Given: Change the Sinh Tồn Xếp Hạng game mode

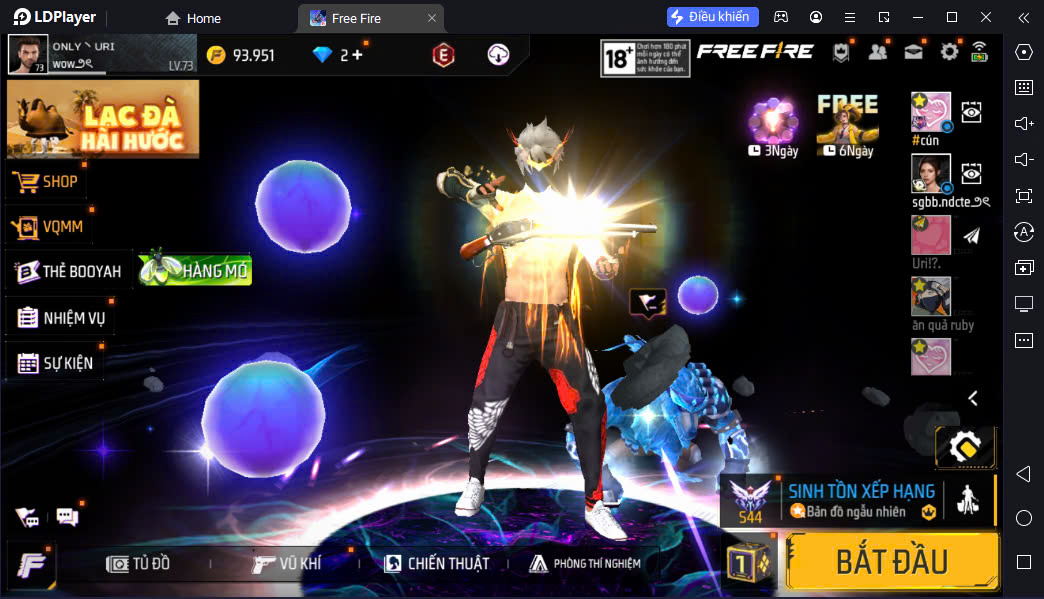Looking at the screenshot, I should point(858,500).
